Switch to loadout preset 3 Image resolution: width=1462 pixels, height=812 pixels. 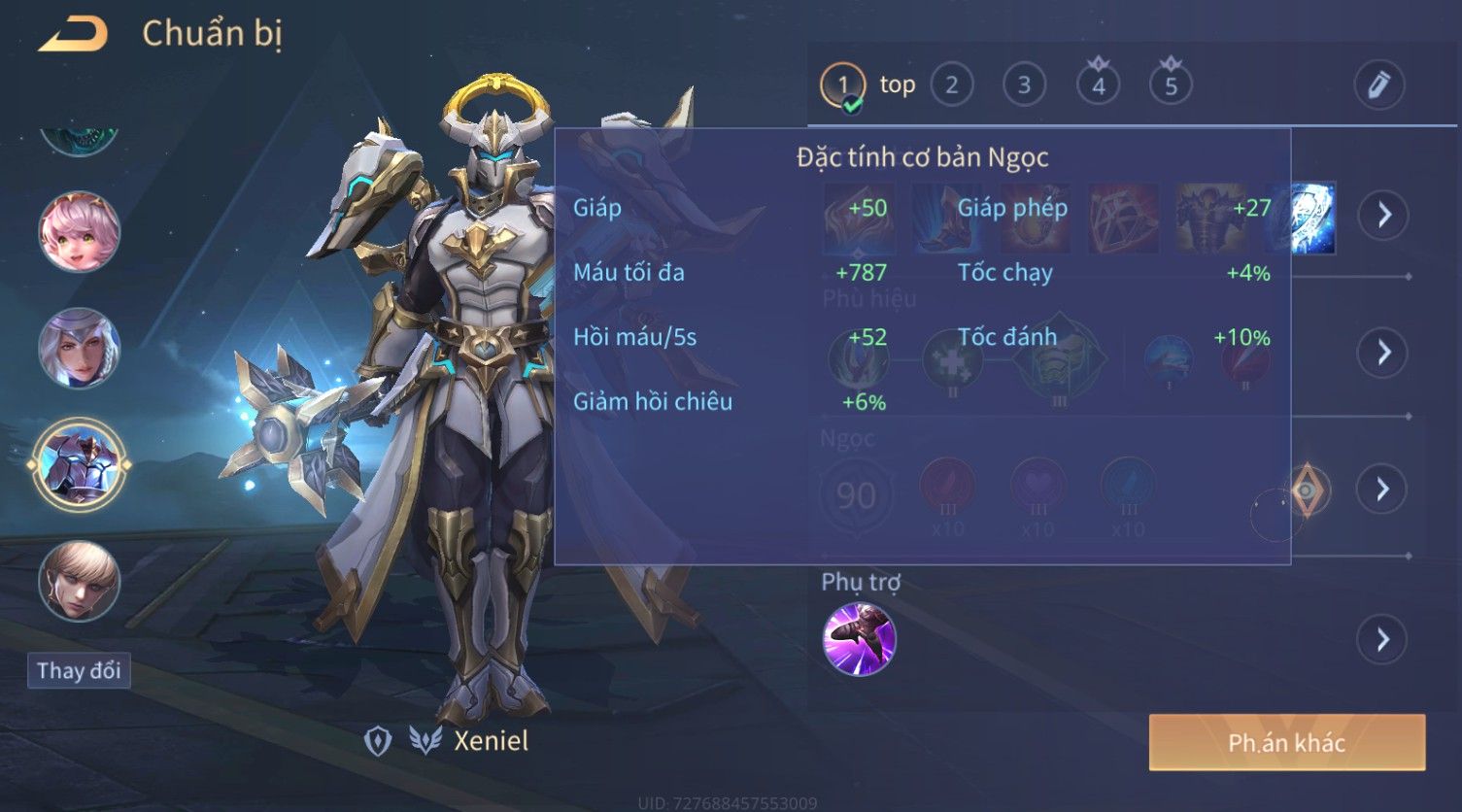click(1024, 85)
